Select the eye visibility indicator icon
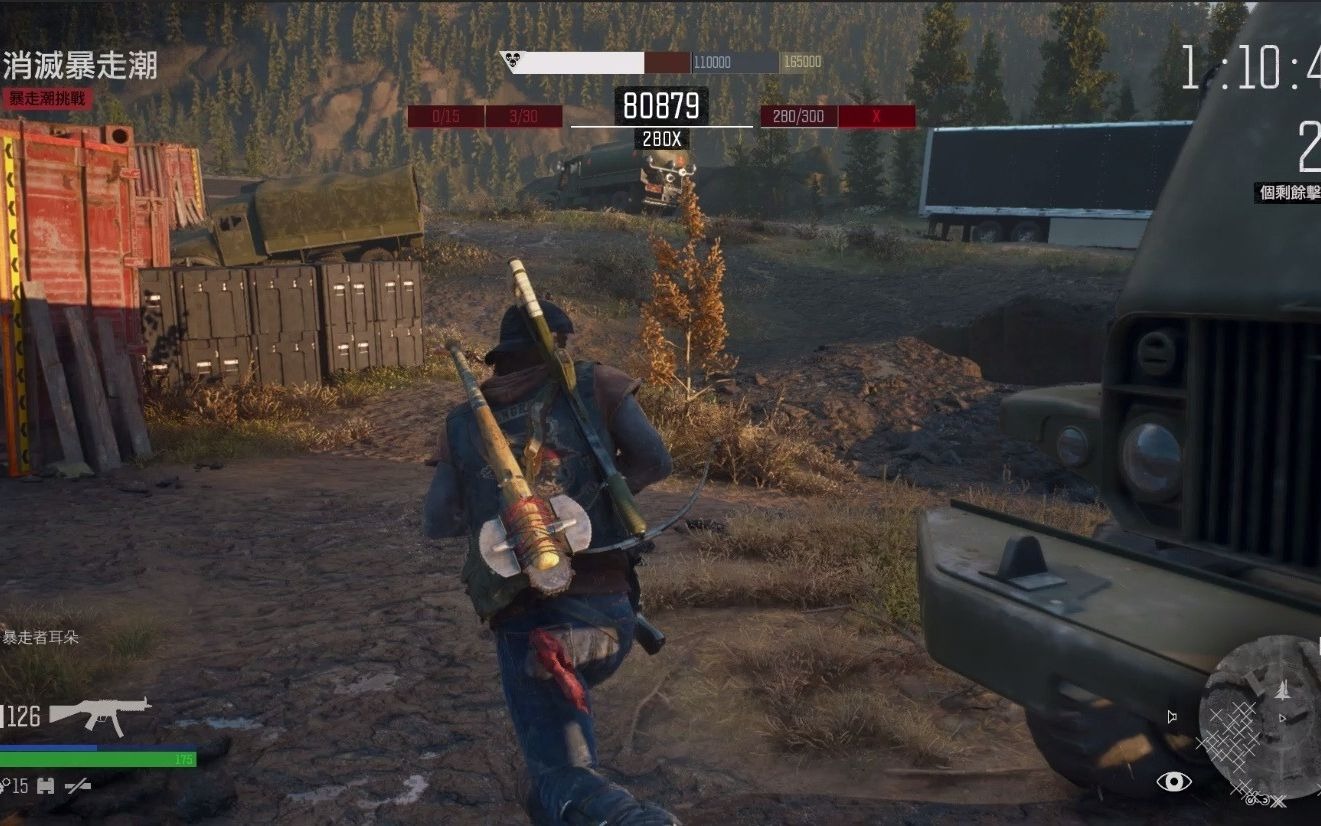 pyautogui.click(x=1173, y=781)
